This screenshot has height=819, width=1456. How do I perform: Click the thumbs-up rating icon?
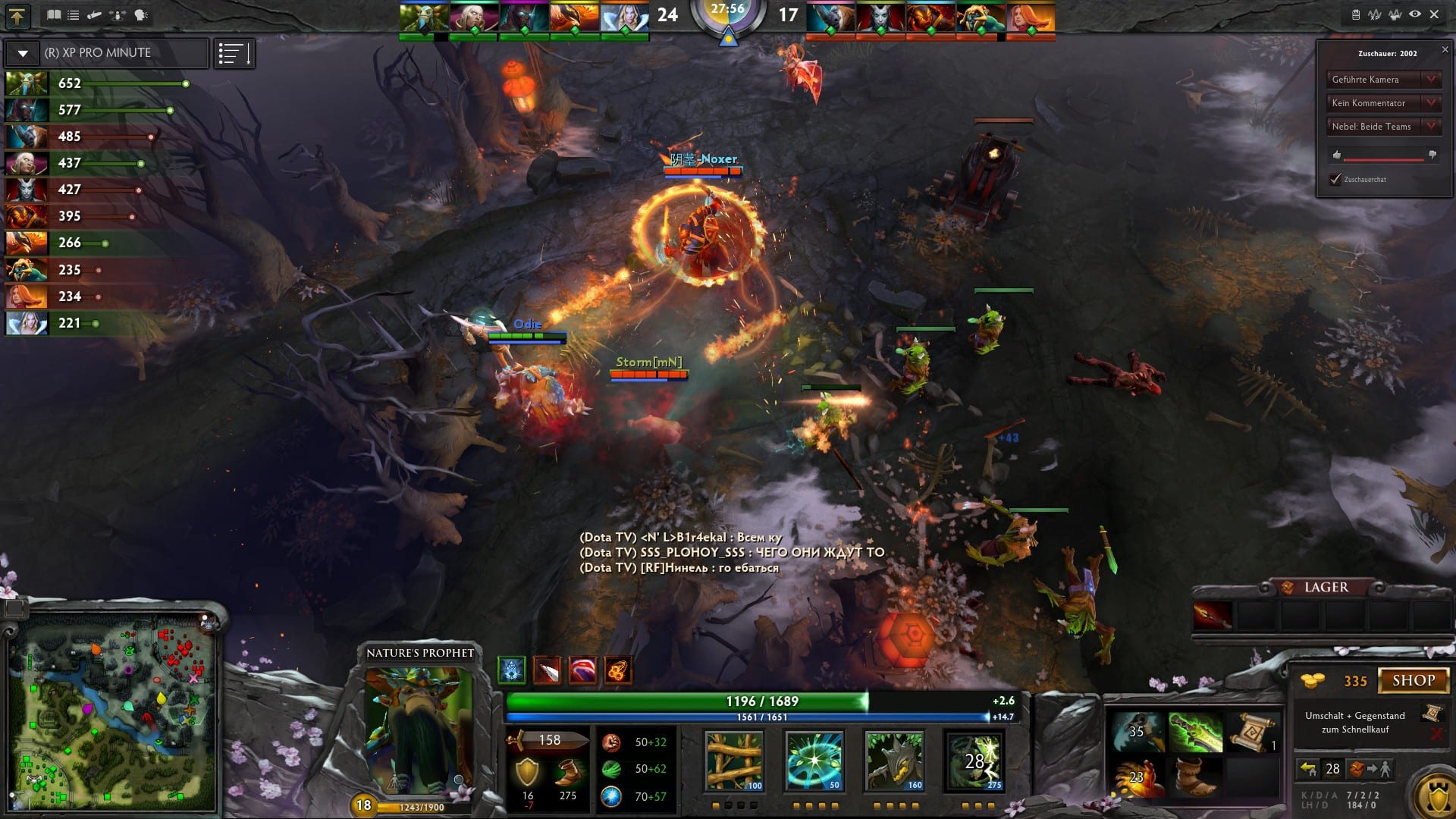(1337, 155)
